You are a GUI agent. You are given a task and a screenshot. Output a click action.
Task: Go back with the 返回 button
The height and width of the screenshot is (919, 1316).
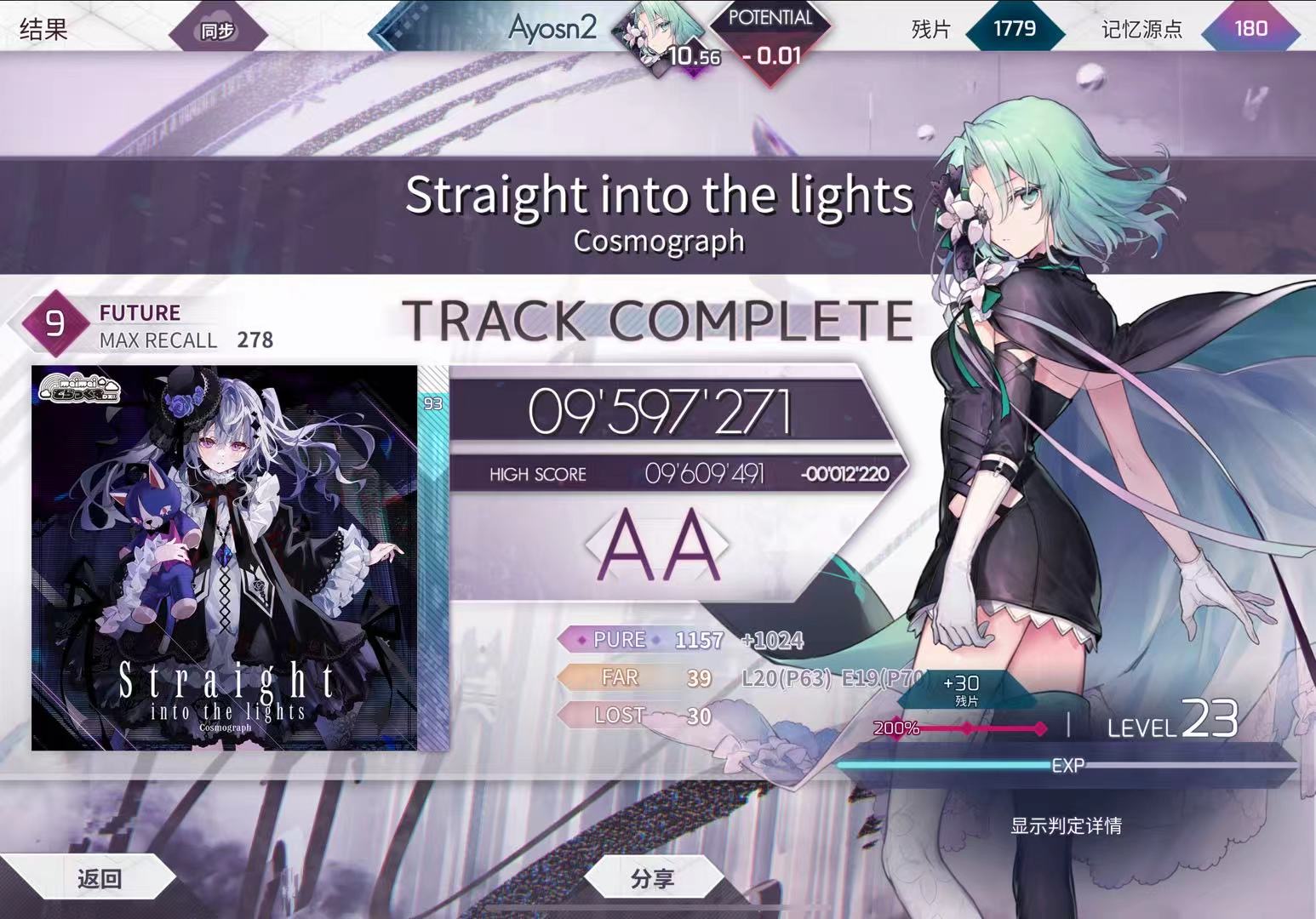pyautogui.click(x=98, y=878)
